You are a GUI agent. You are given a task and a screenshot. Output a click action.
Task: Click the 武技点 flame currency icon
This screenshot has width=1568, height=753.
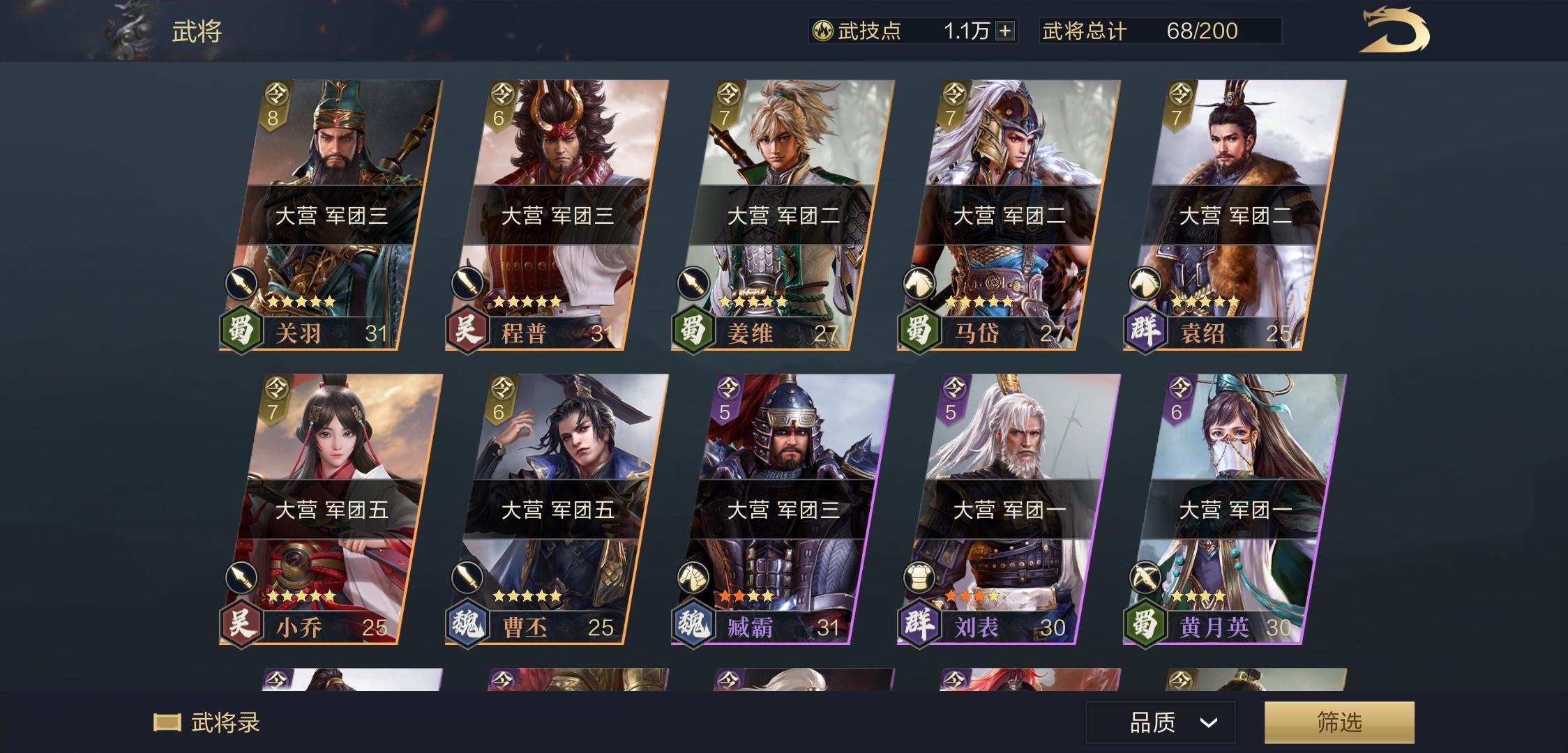pos(823,30)
